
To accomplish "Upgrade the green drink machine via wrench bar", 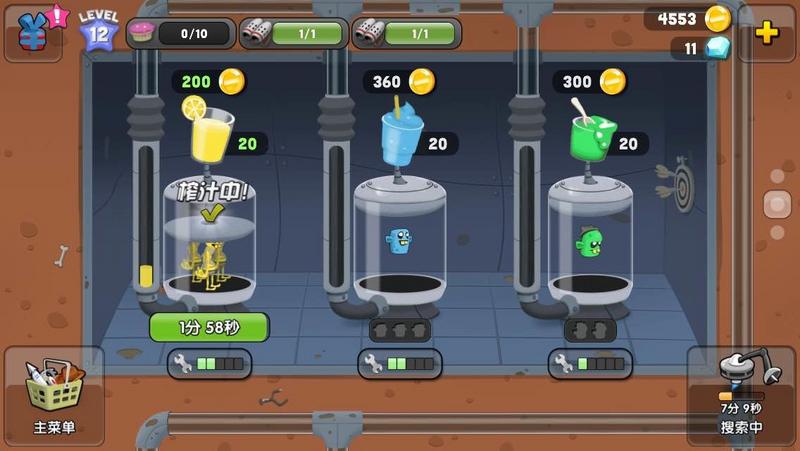I will coord(590,364).
